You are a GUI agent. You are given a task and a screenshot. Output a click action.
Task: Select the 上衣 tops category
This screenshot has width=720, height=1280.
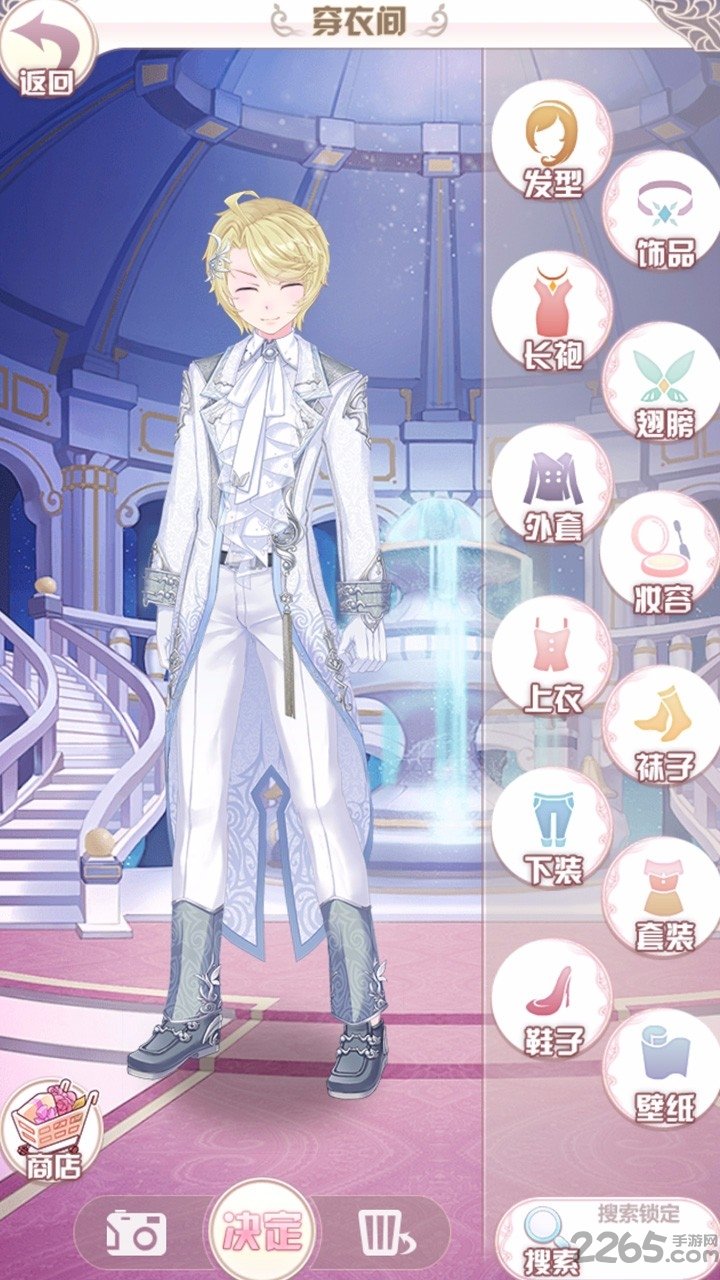point(551,656)
